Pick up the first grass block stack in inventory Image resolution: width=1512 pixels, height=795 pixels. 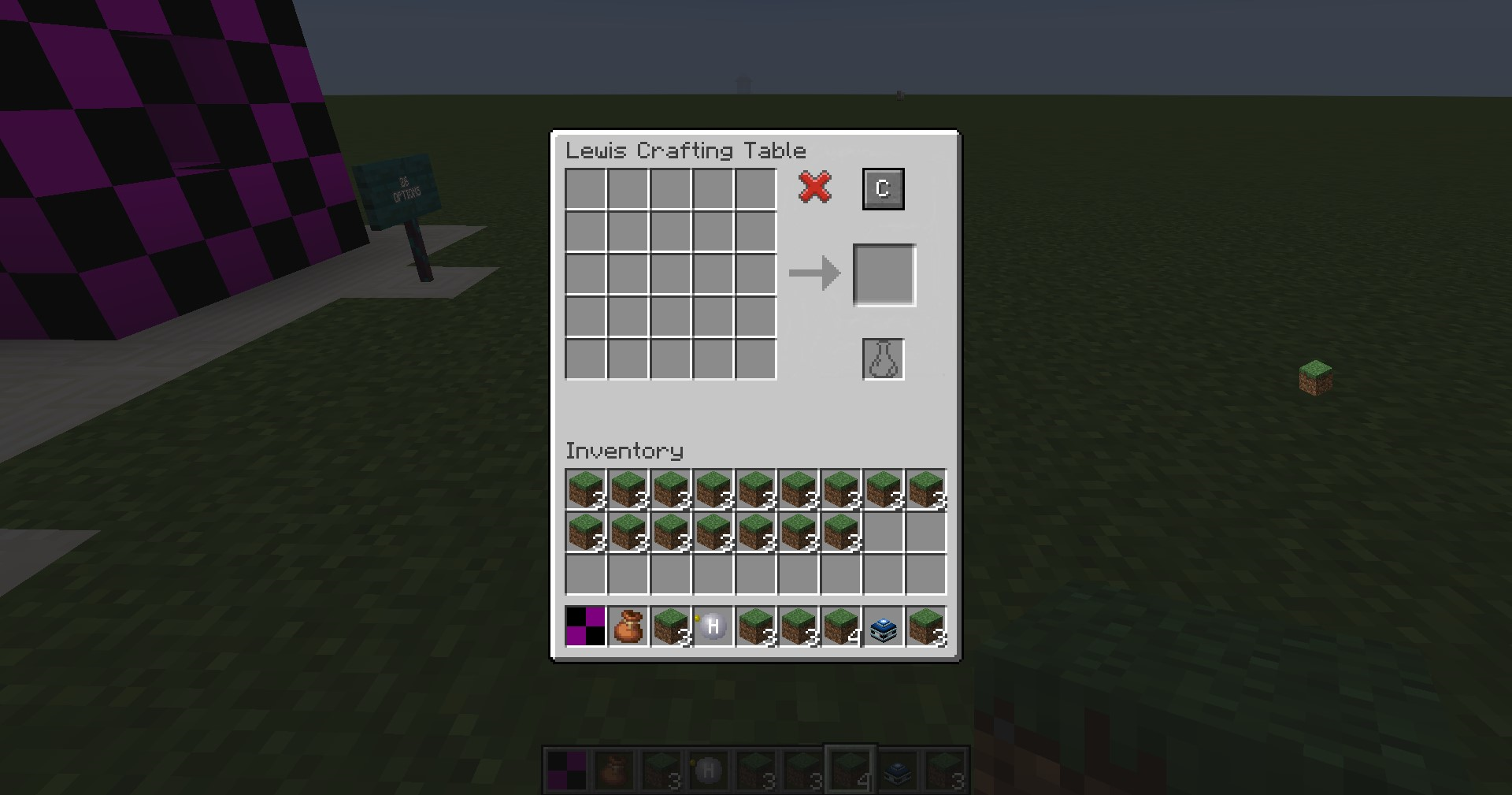pyautogui.click(x=584, y=490)
